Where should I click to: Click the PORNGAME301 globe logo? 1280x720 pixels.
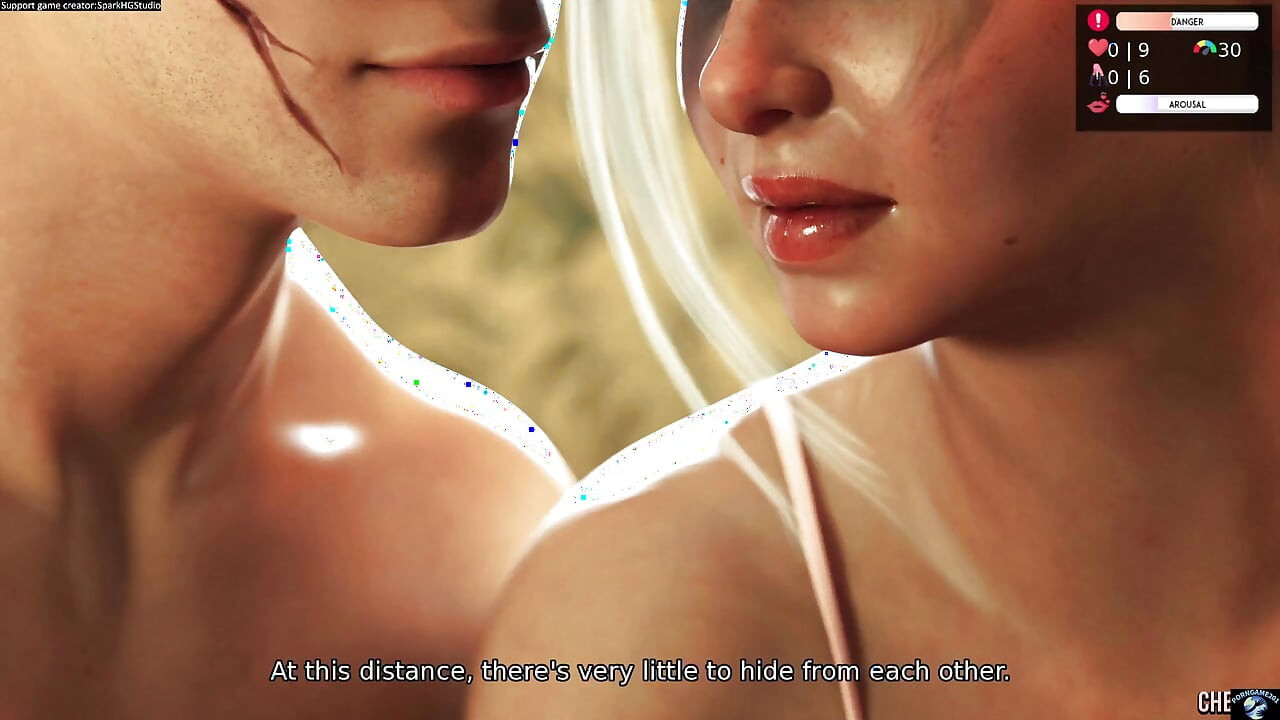coord(1252,705)
